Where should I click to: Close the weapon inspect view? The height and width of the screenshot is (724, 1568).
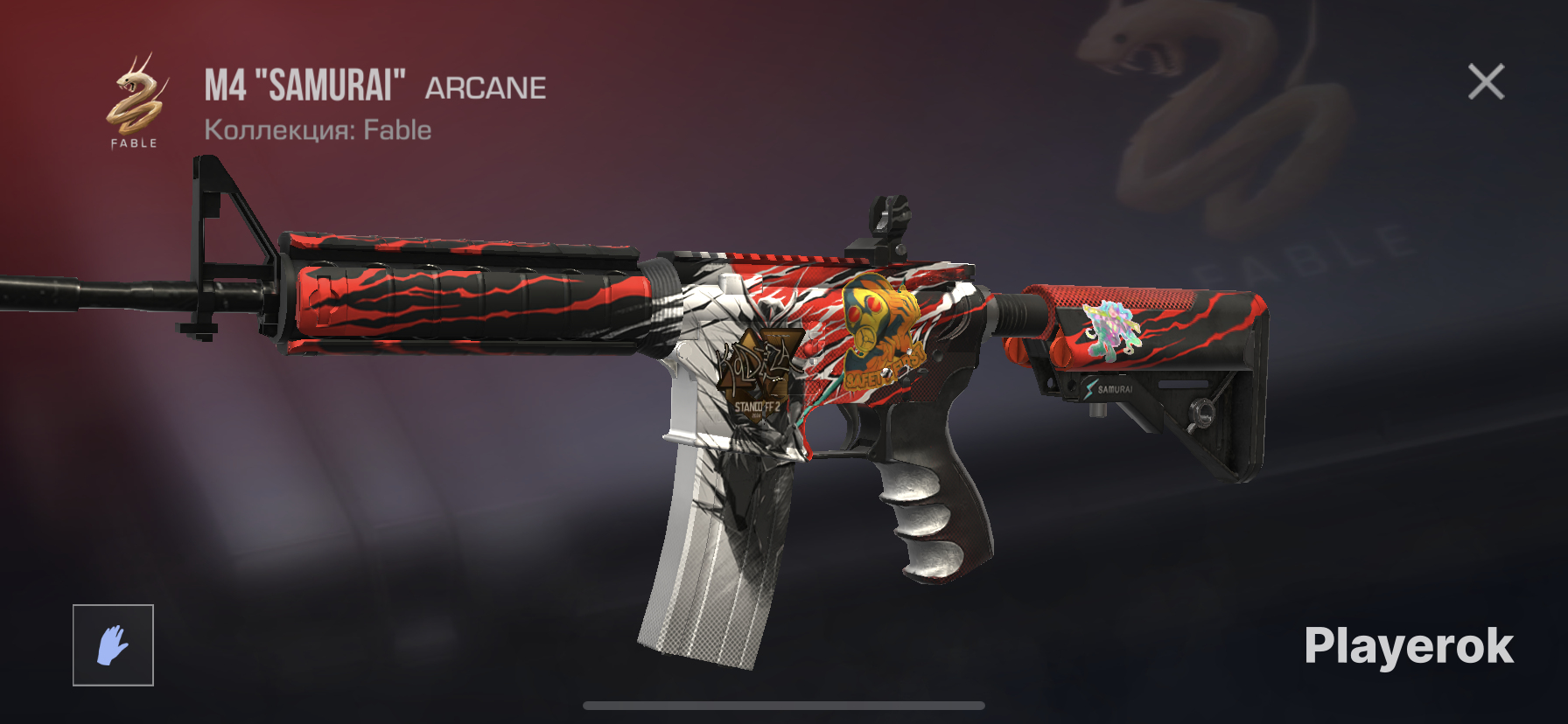[1486, 82]
